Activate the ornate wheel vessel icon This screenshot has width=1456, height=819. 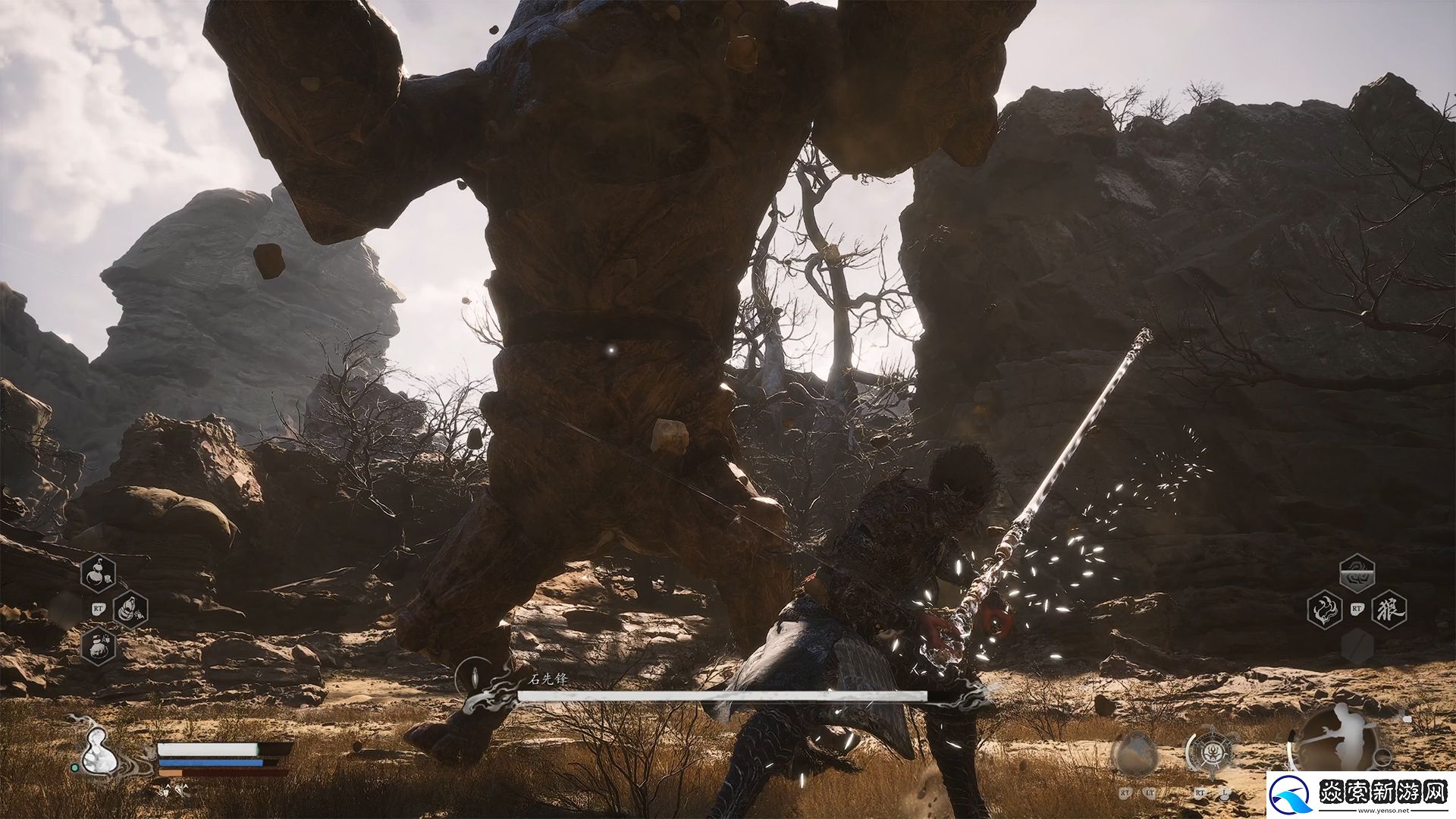pos(1208,753)
